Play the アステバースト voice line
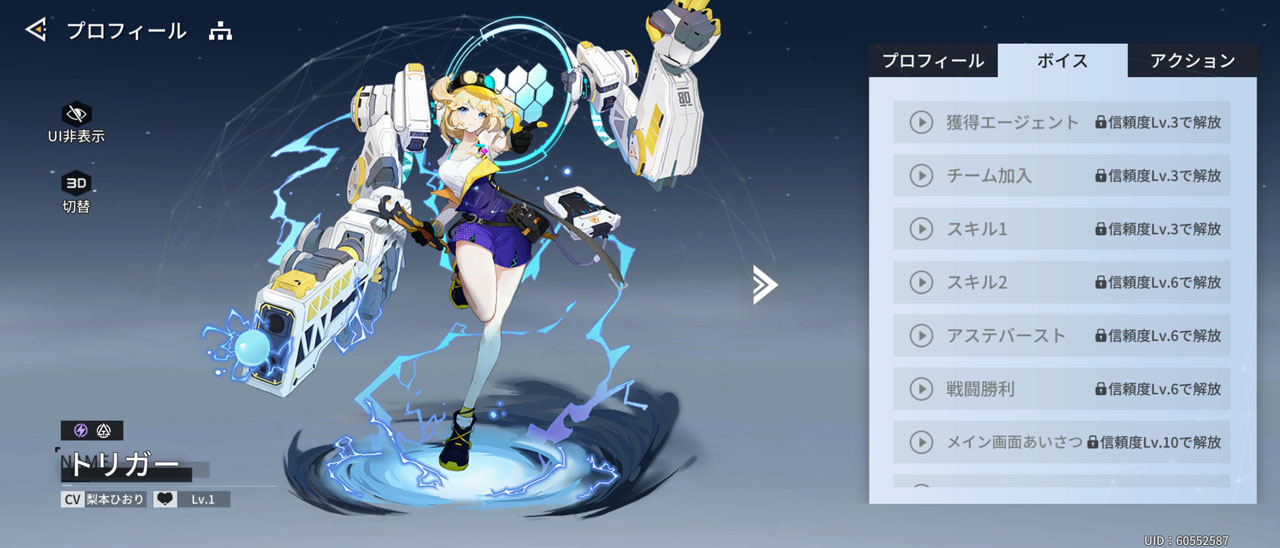1280x548 pixels. (x=920, y=335)
